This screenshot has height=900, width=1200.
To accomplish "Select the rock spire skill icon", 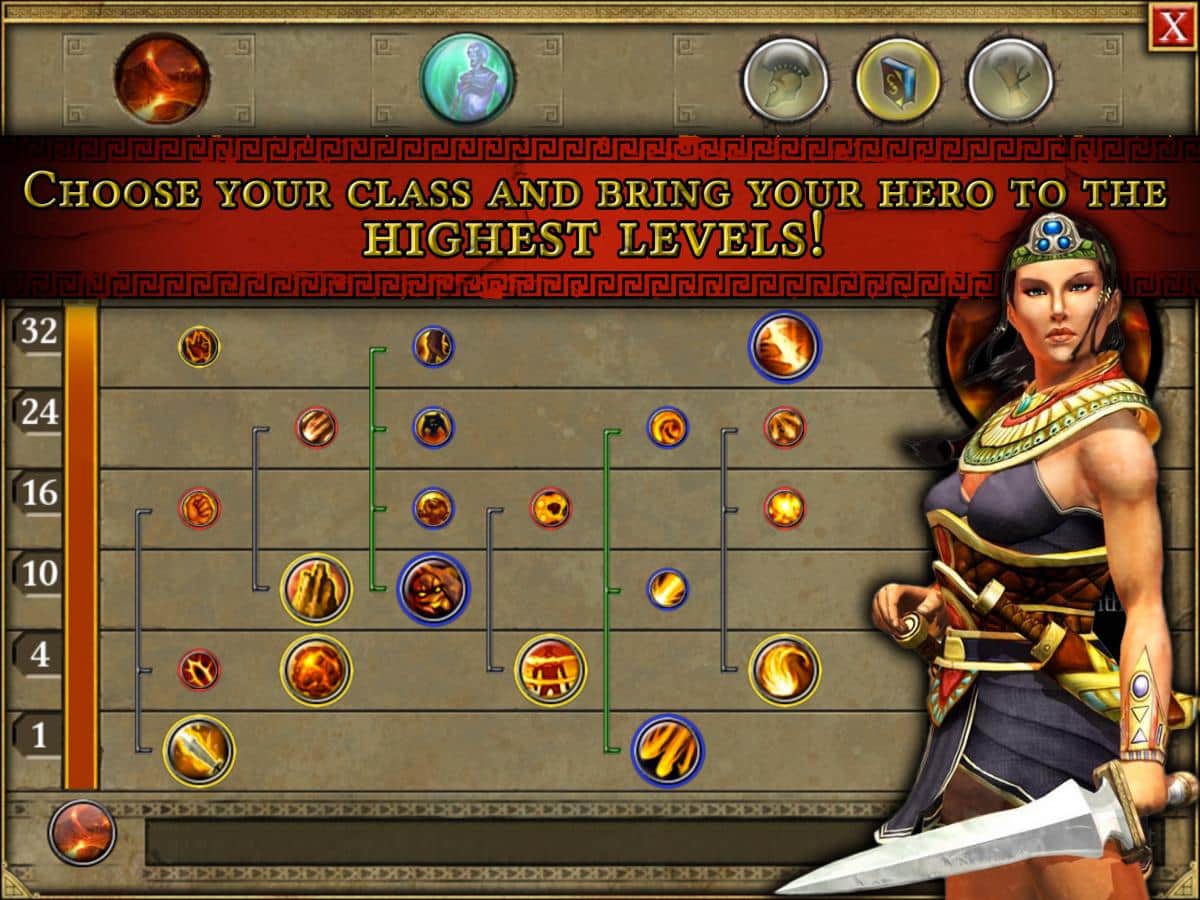I will [x=316, y=589].
